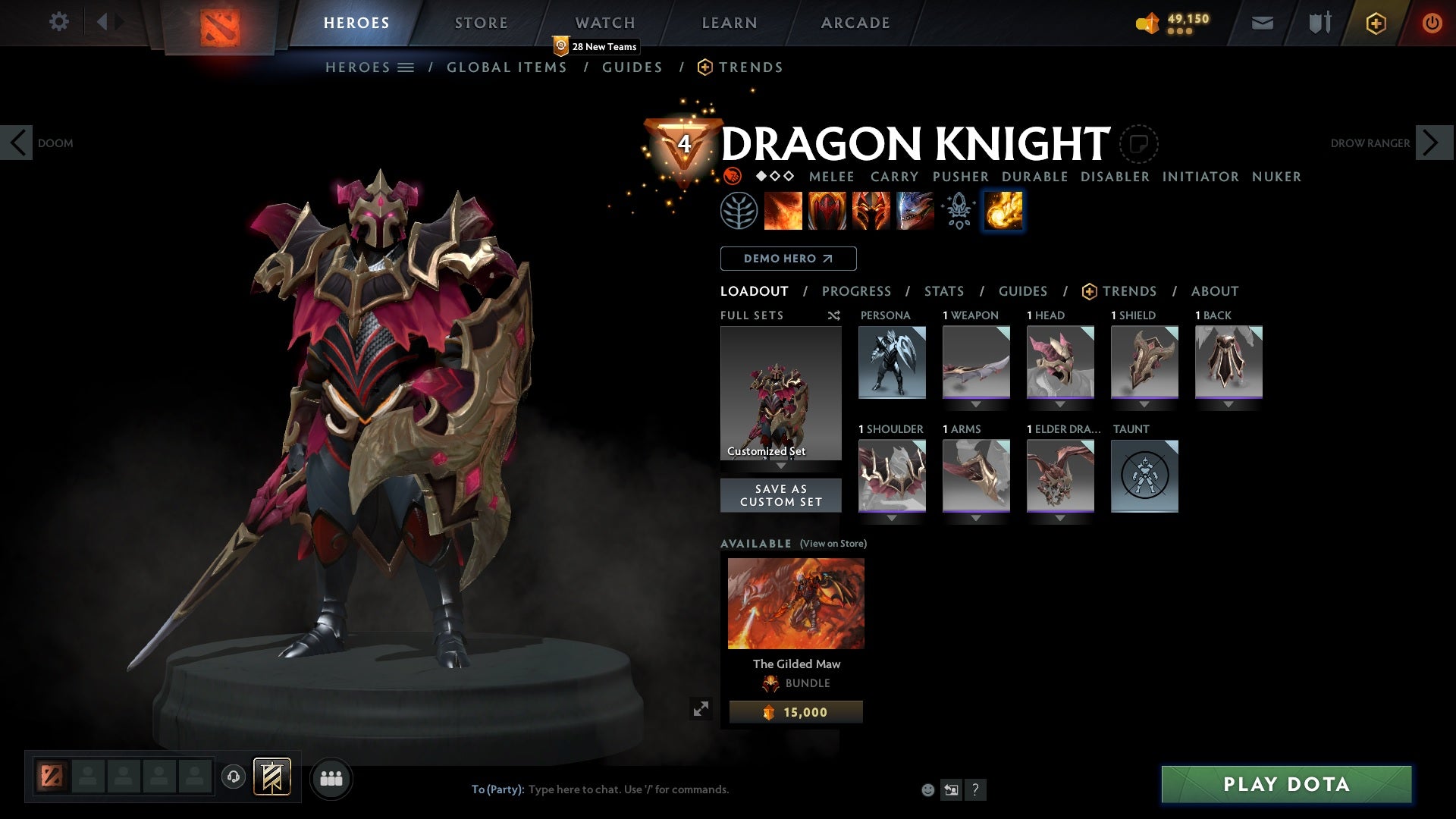Click the emoticon icon in the chat bar
The width and height of the screenshot is (1456, 819).
click(927, 789)
